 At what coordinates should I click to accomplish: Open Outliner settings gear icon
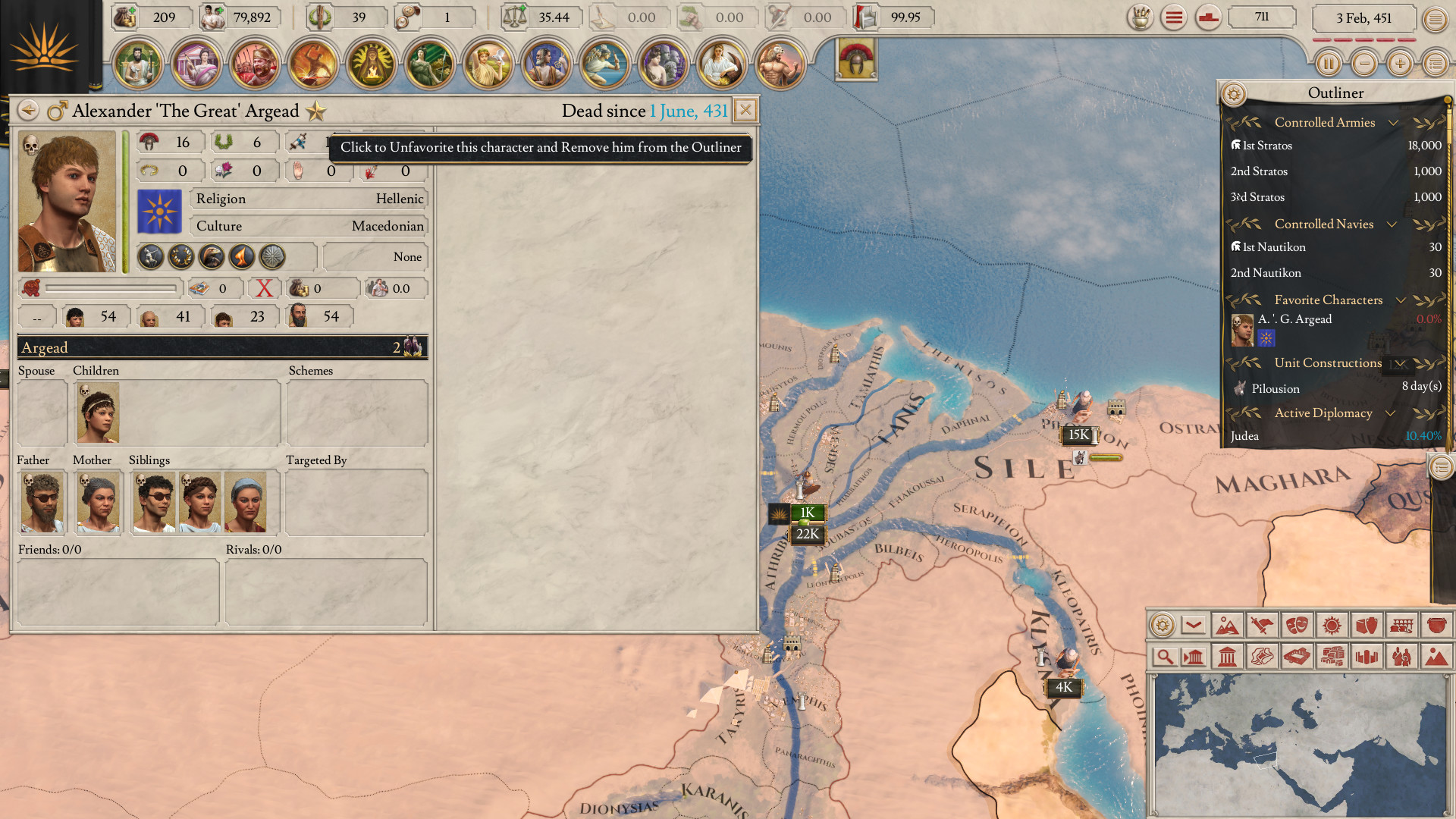coord(1234,94)
